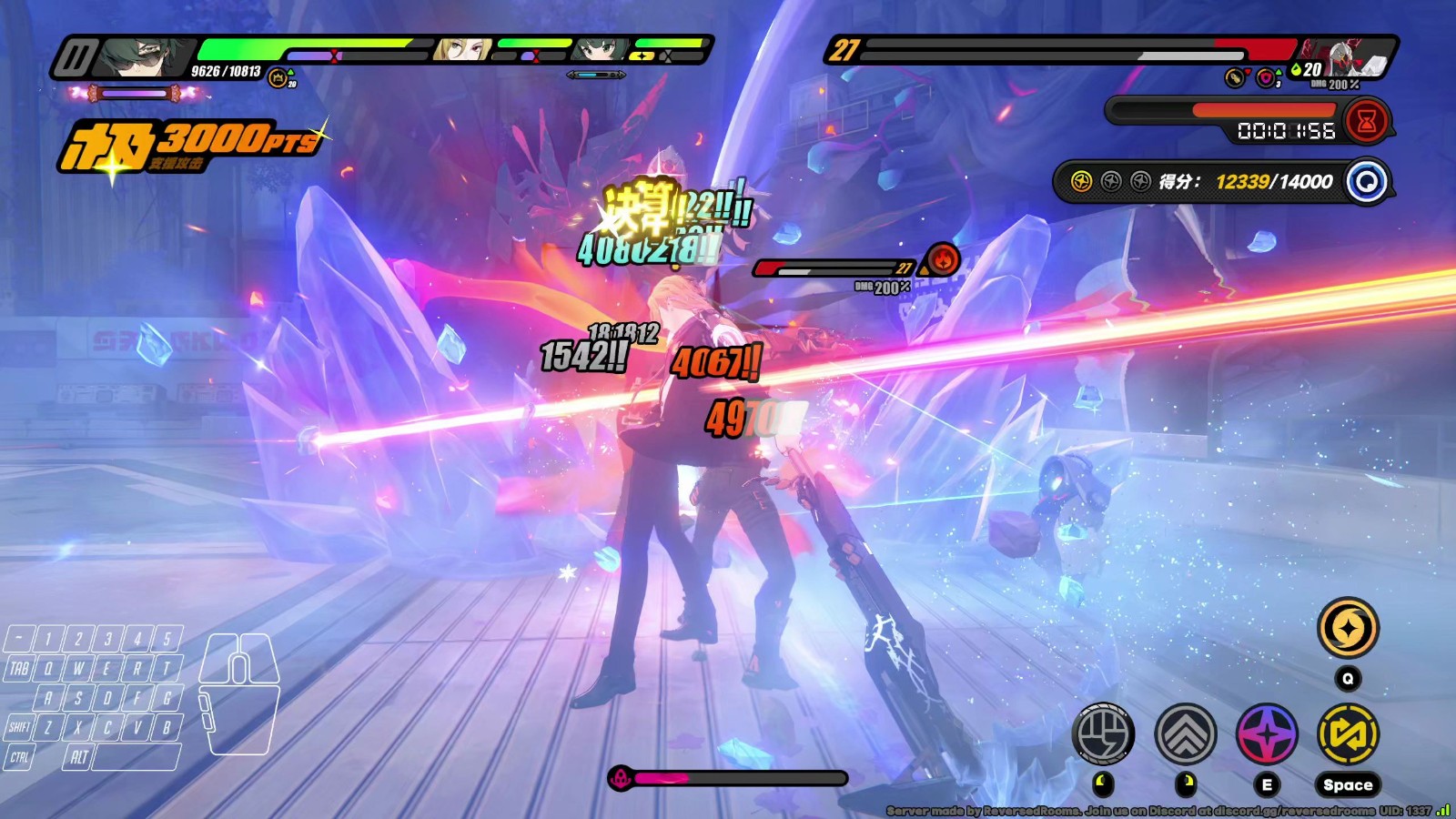Choose the dark-haired third teammate portrait
The width and height of the screenshot is (1456, 819).
point(601,49)
